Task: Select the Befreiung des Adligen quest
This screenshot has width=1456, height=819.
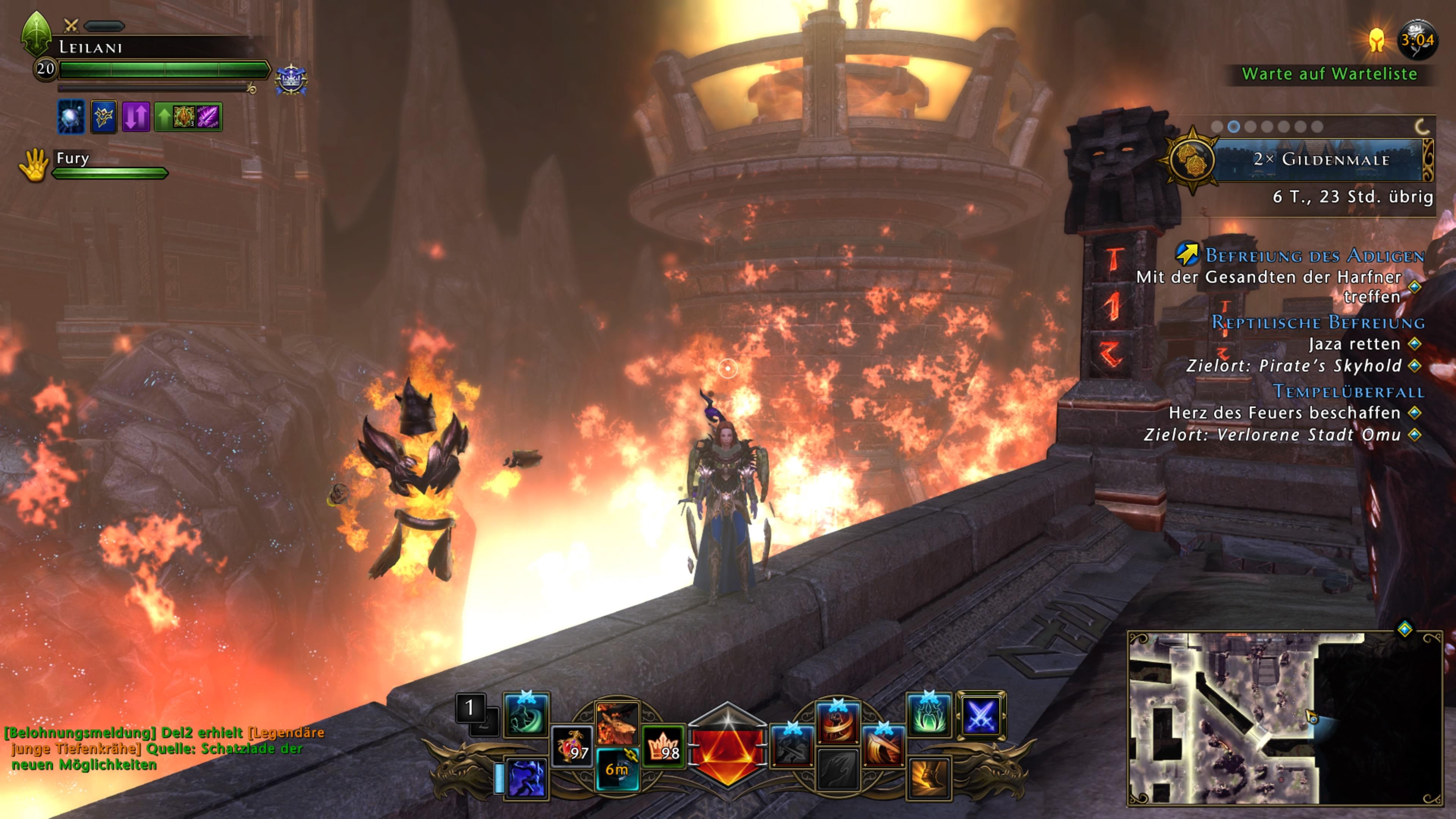Action: click(1315, 256)
